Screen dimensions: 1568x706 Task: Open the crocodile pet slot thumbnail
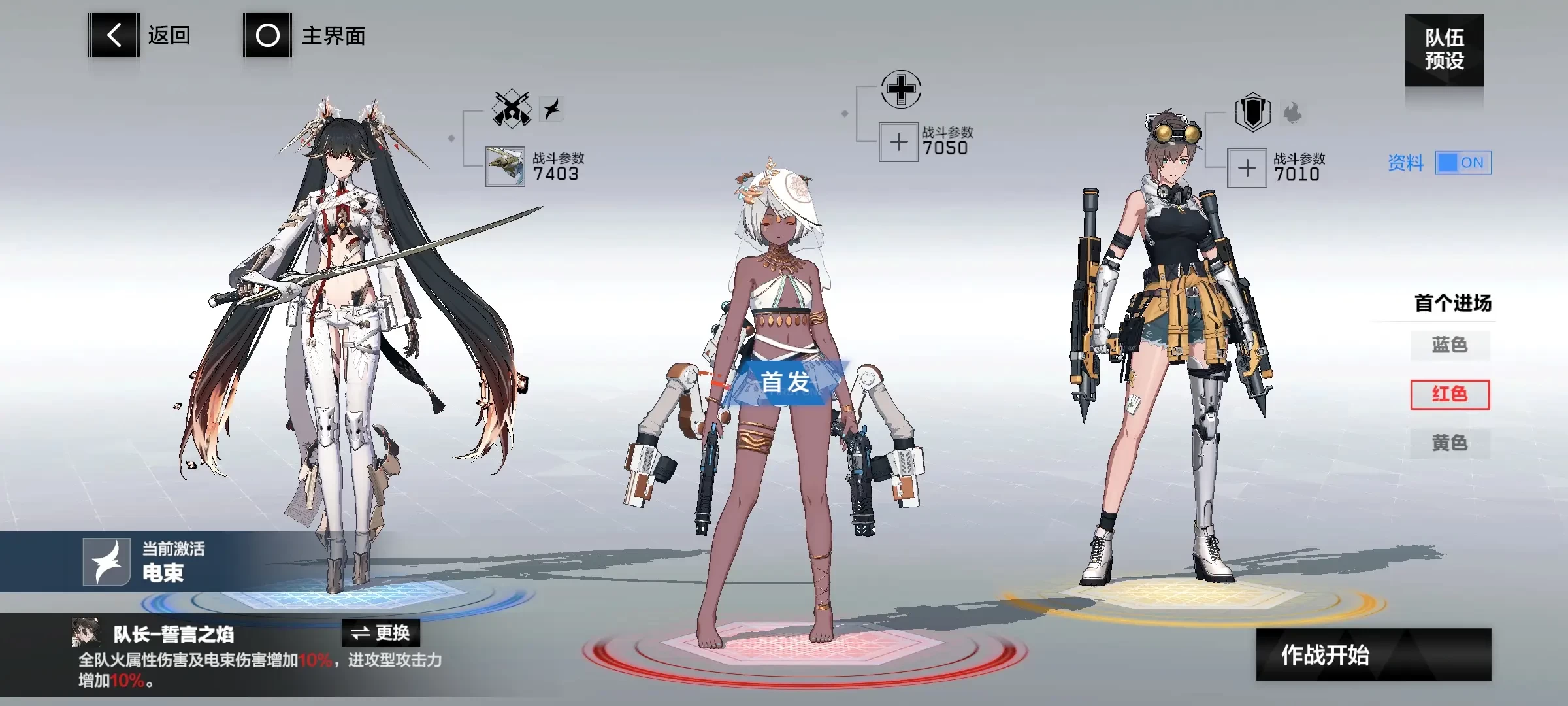coord(505,166)
